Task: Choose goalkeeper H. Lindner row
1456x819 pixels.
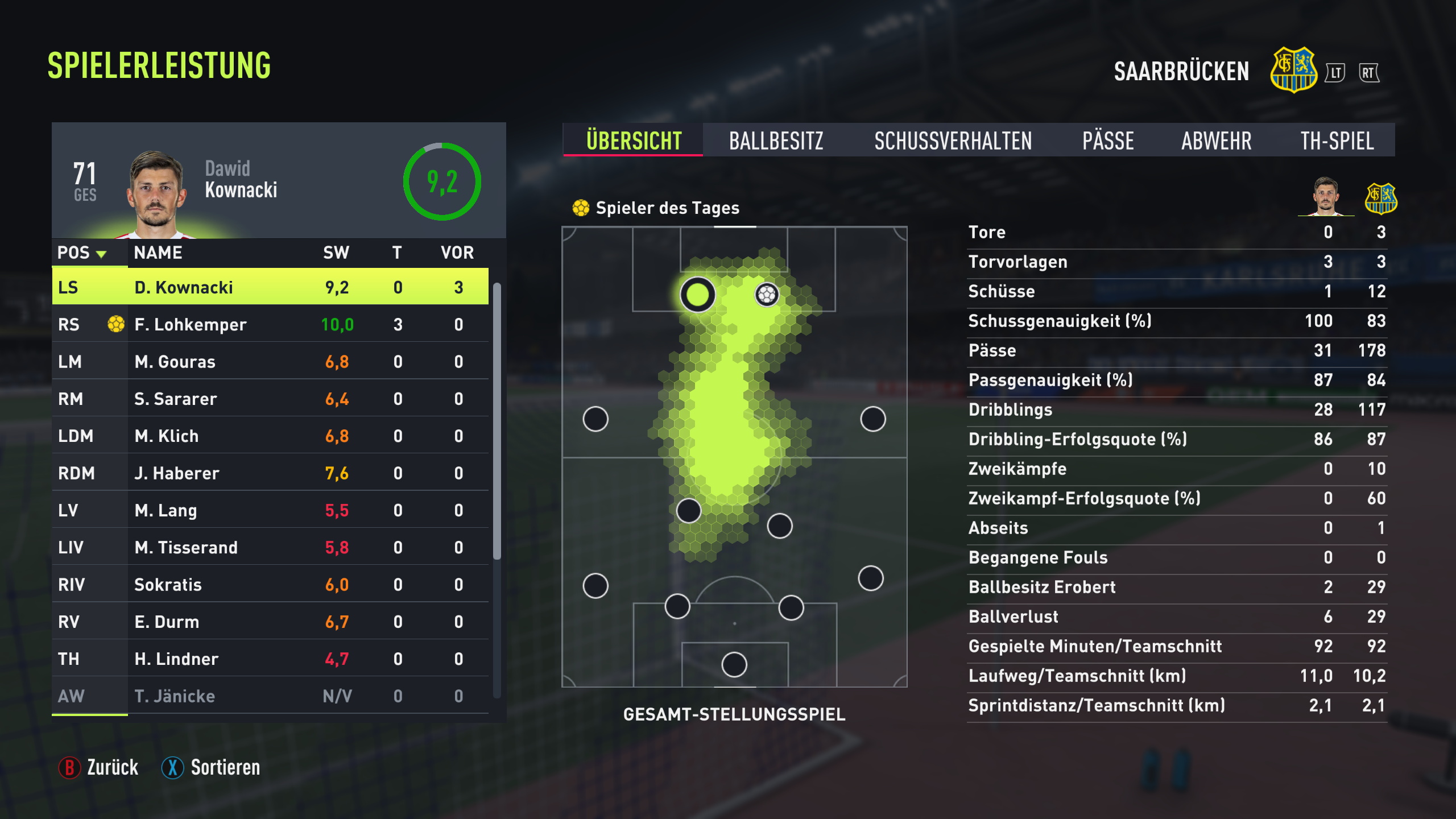Action: pos(270,659)
